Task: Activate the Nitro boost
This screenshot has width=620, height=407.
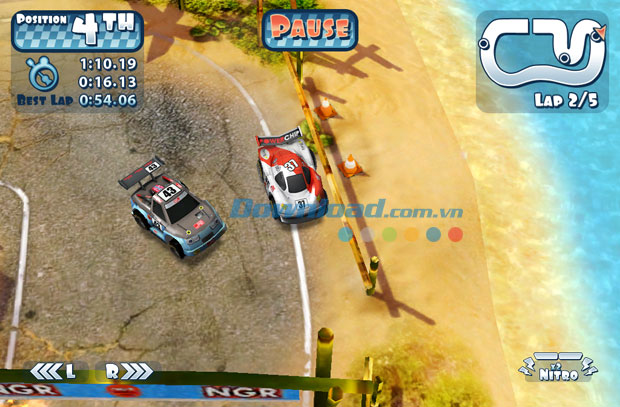Action: coord(558,369)
